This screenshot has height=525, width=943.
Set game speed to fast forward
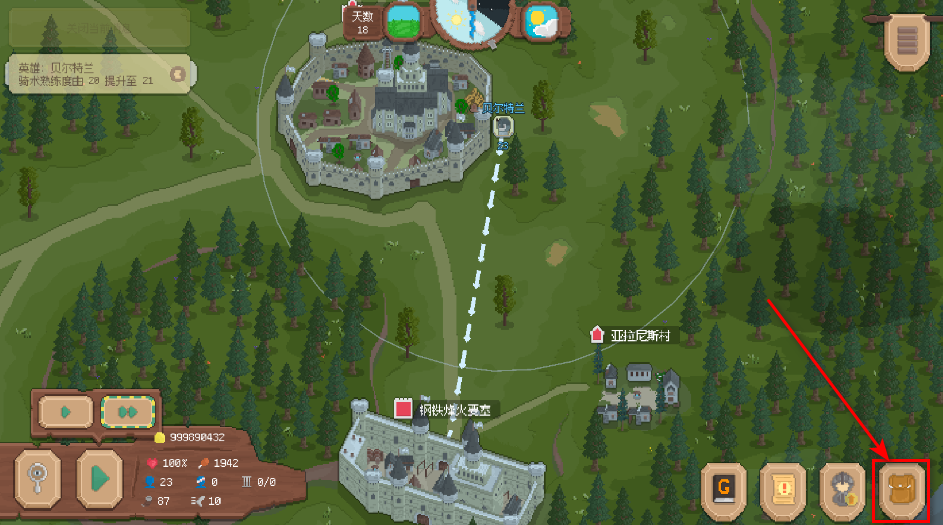(x=128, y=411)
